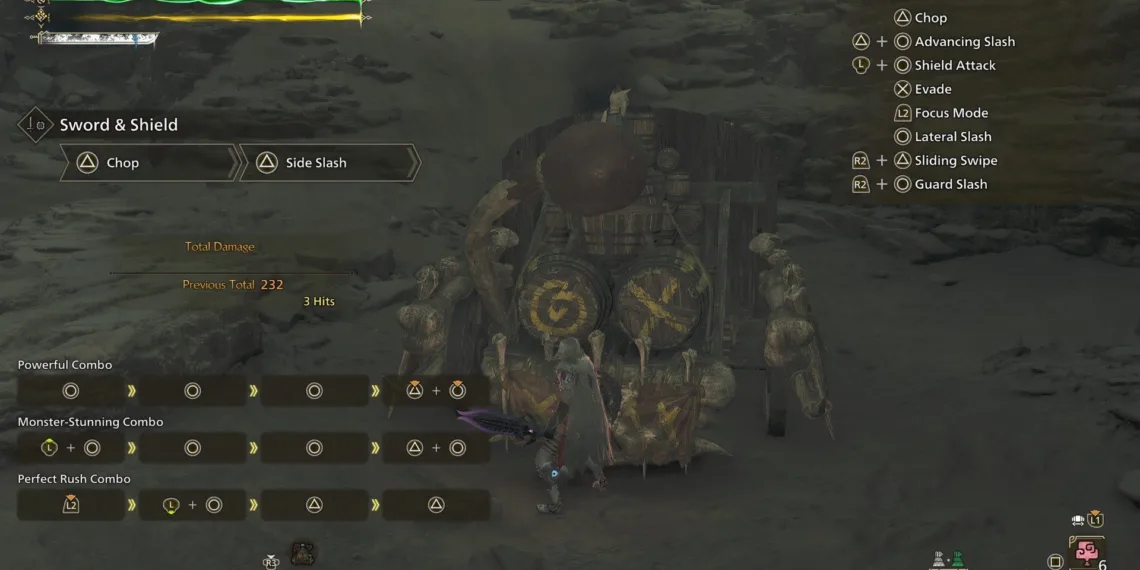Click the Shield Attack command entry
Viewport: 1140px width, 570px height.
coord(955,66)
